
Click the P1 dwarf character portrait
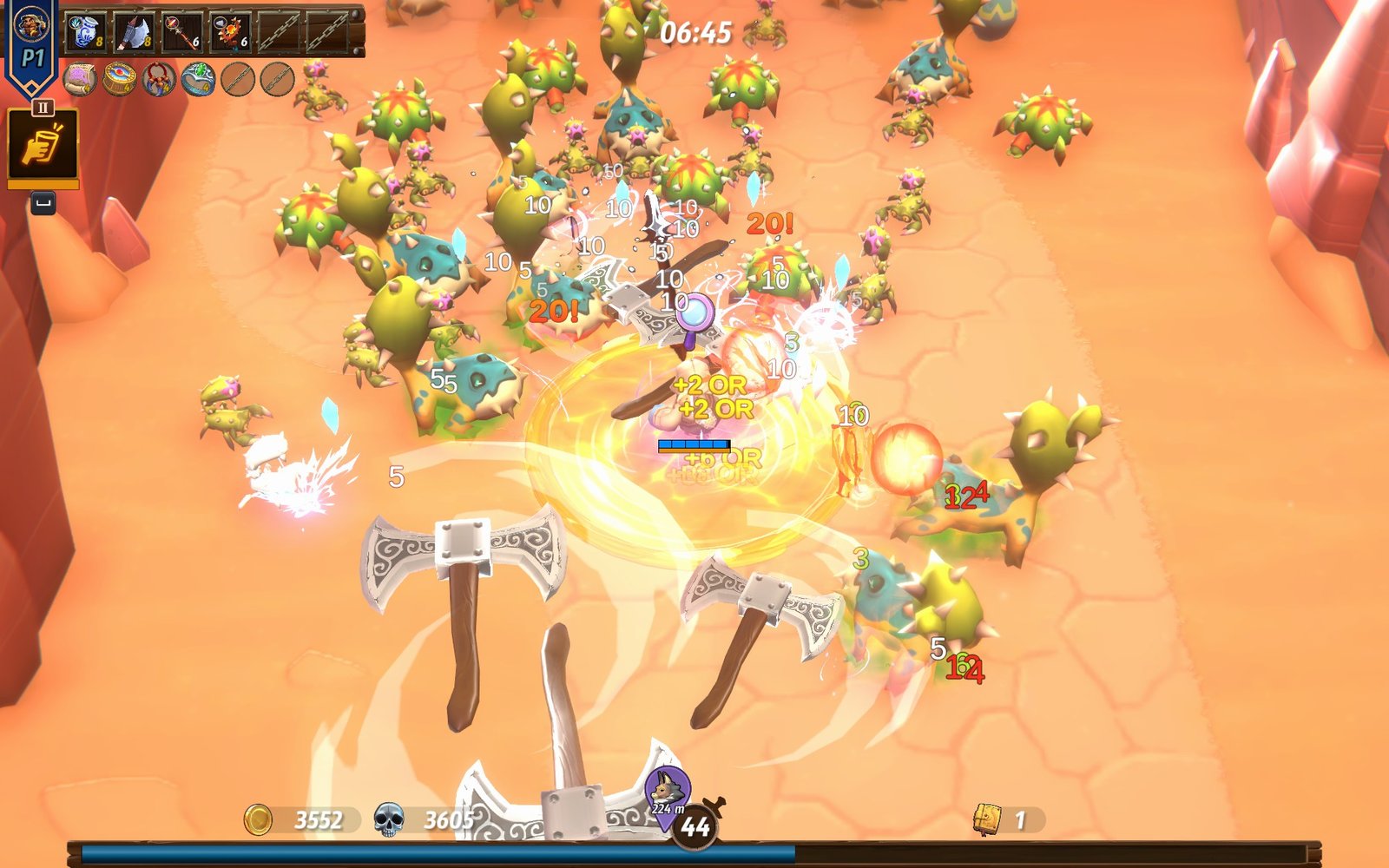(32, 23)
